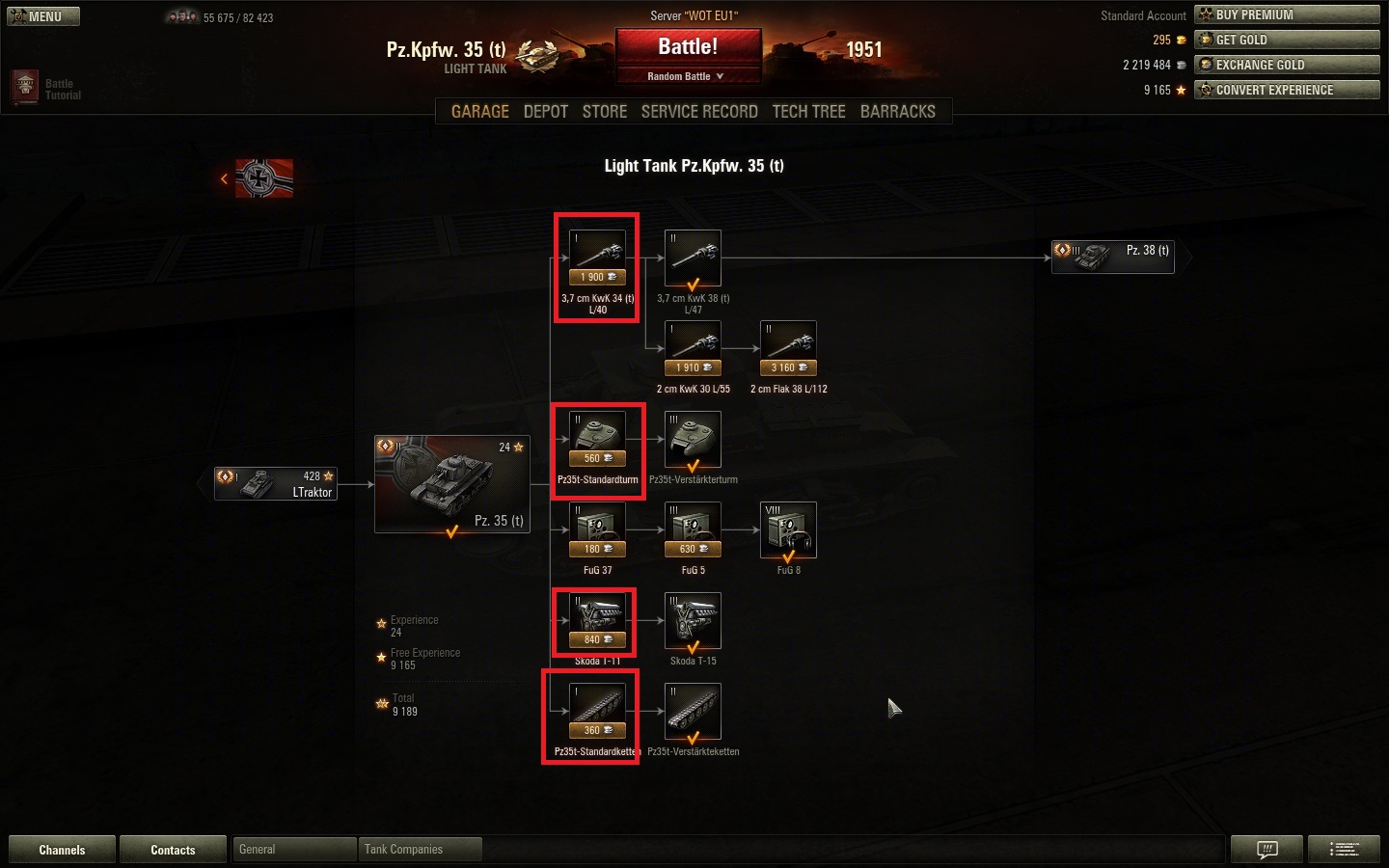The image size is (1389, 868).
Task: Select the Pz. 38 (t) tank node
Action: pyautogui.click(x=1112, y=257)
